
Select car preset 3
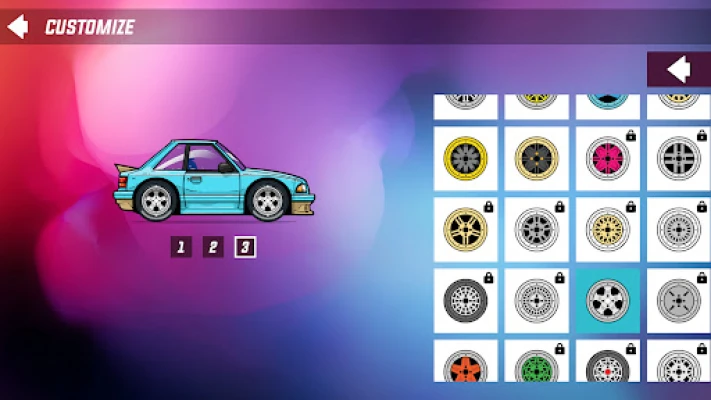[245, 247]
